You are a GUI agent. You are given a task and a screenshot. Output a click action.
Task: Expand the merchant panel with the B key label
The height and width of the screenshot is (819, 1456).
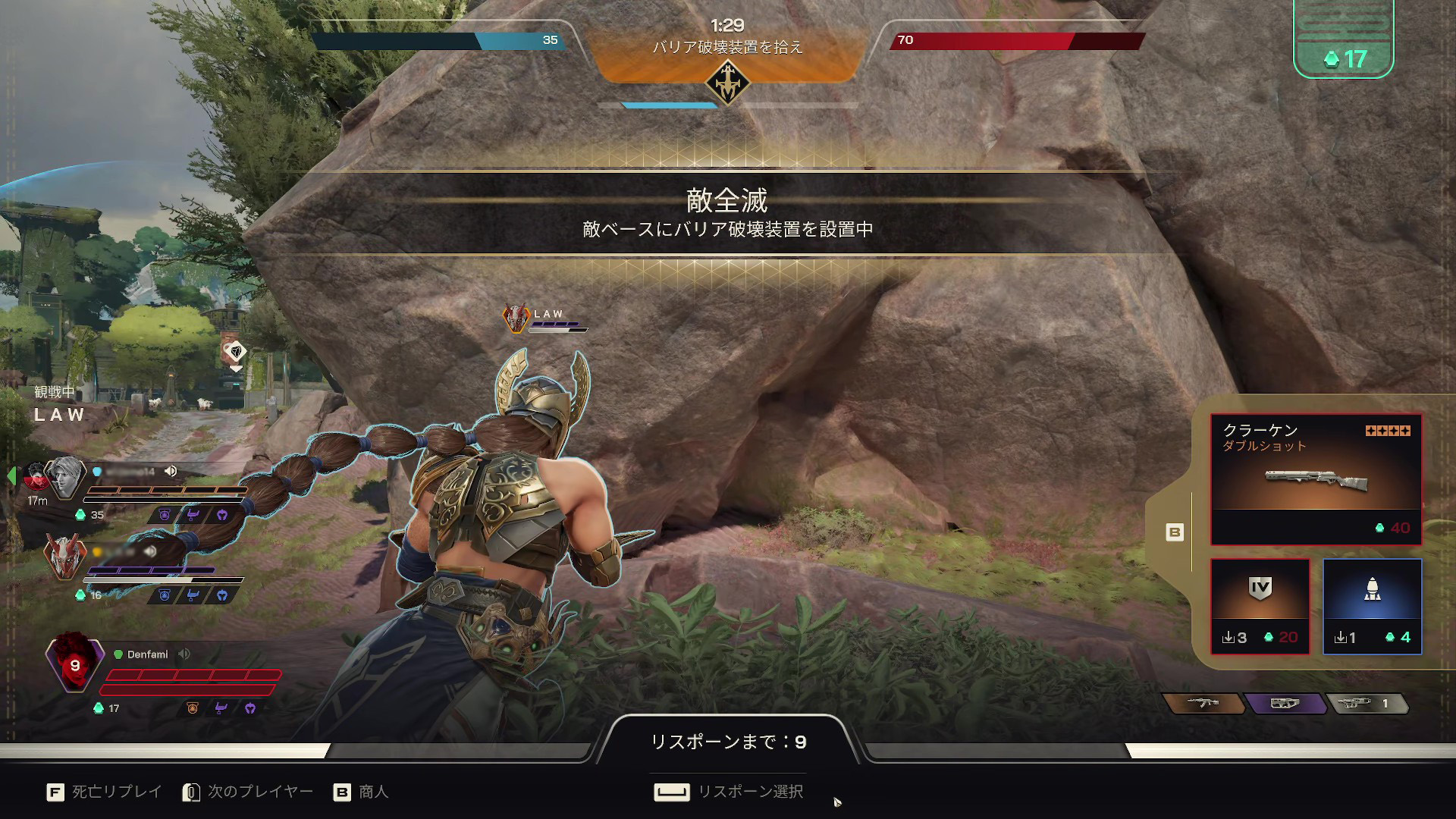(x=1175, y=532)
